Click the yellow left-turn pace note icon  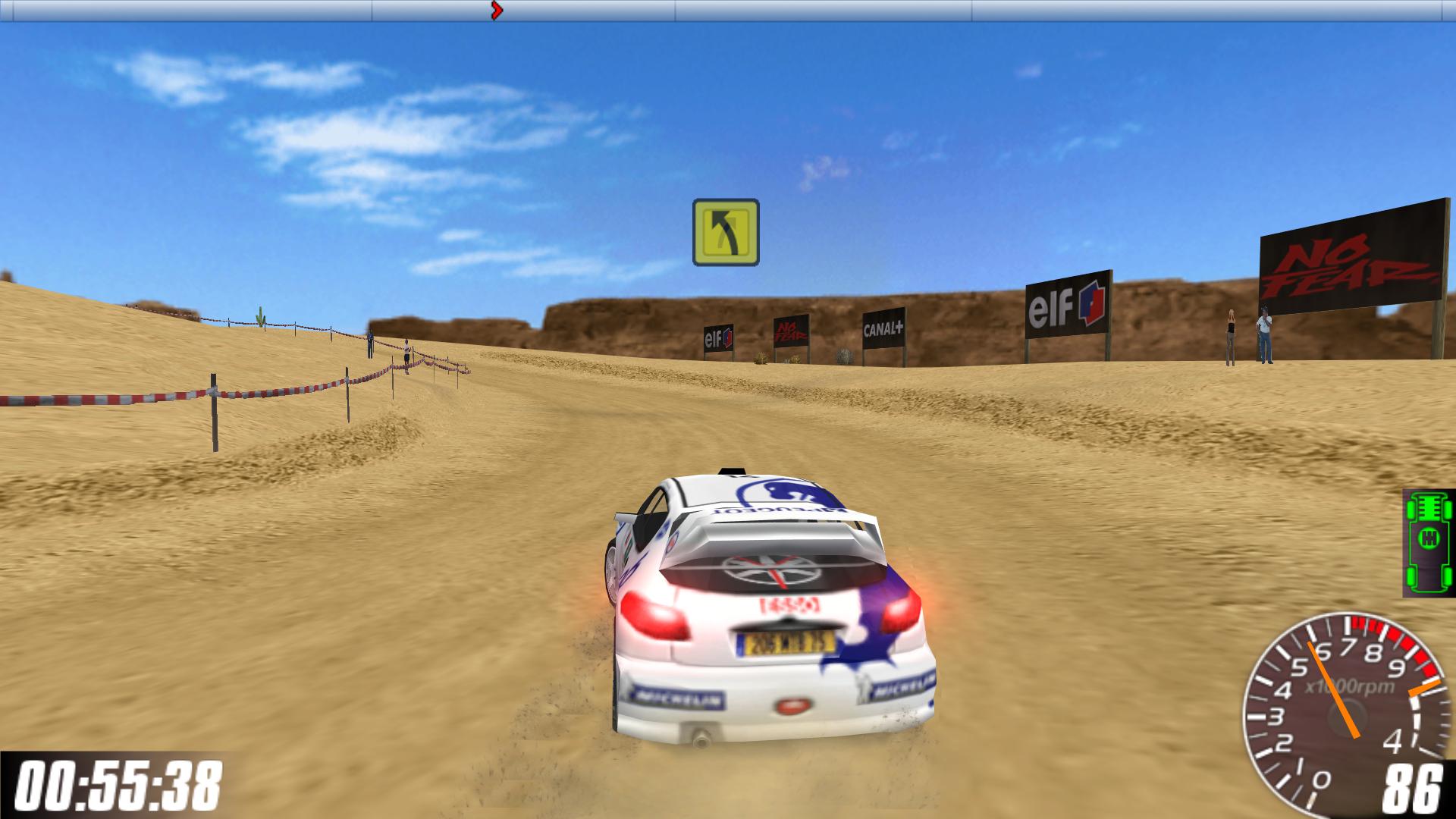coord(726,232)
